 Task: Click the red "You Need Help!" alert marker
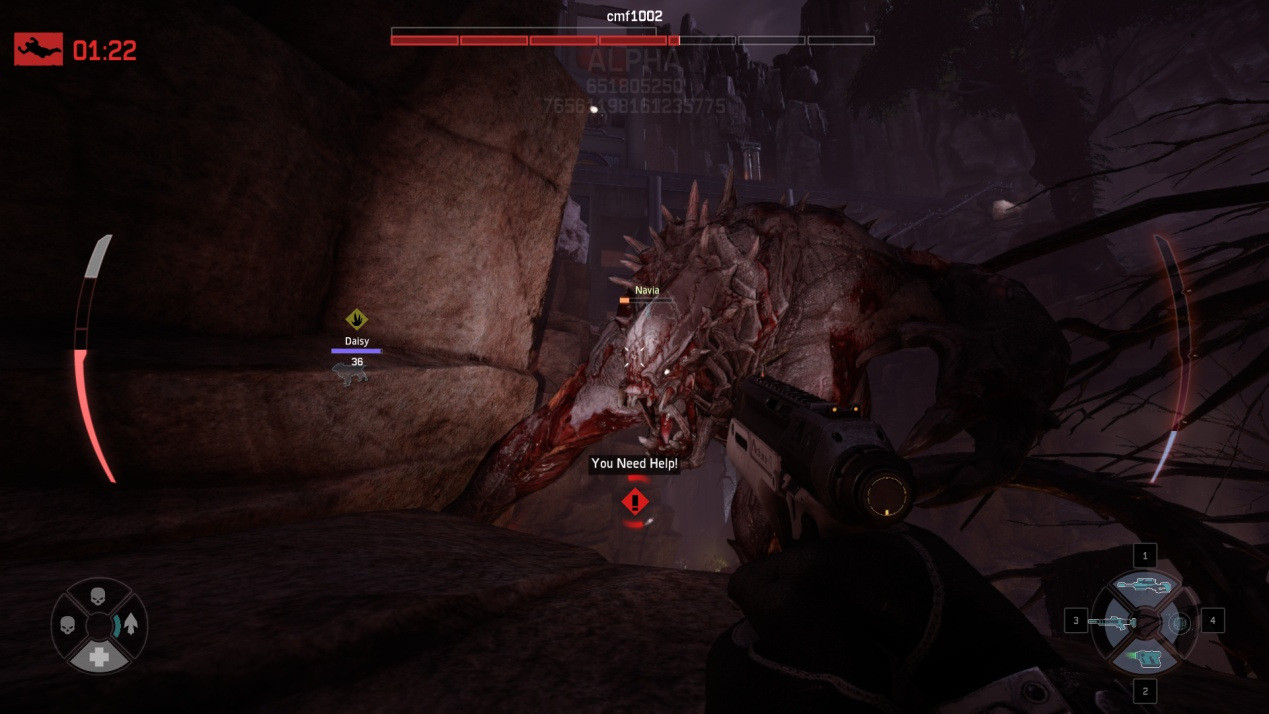pos(635,501)
